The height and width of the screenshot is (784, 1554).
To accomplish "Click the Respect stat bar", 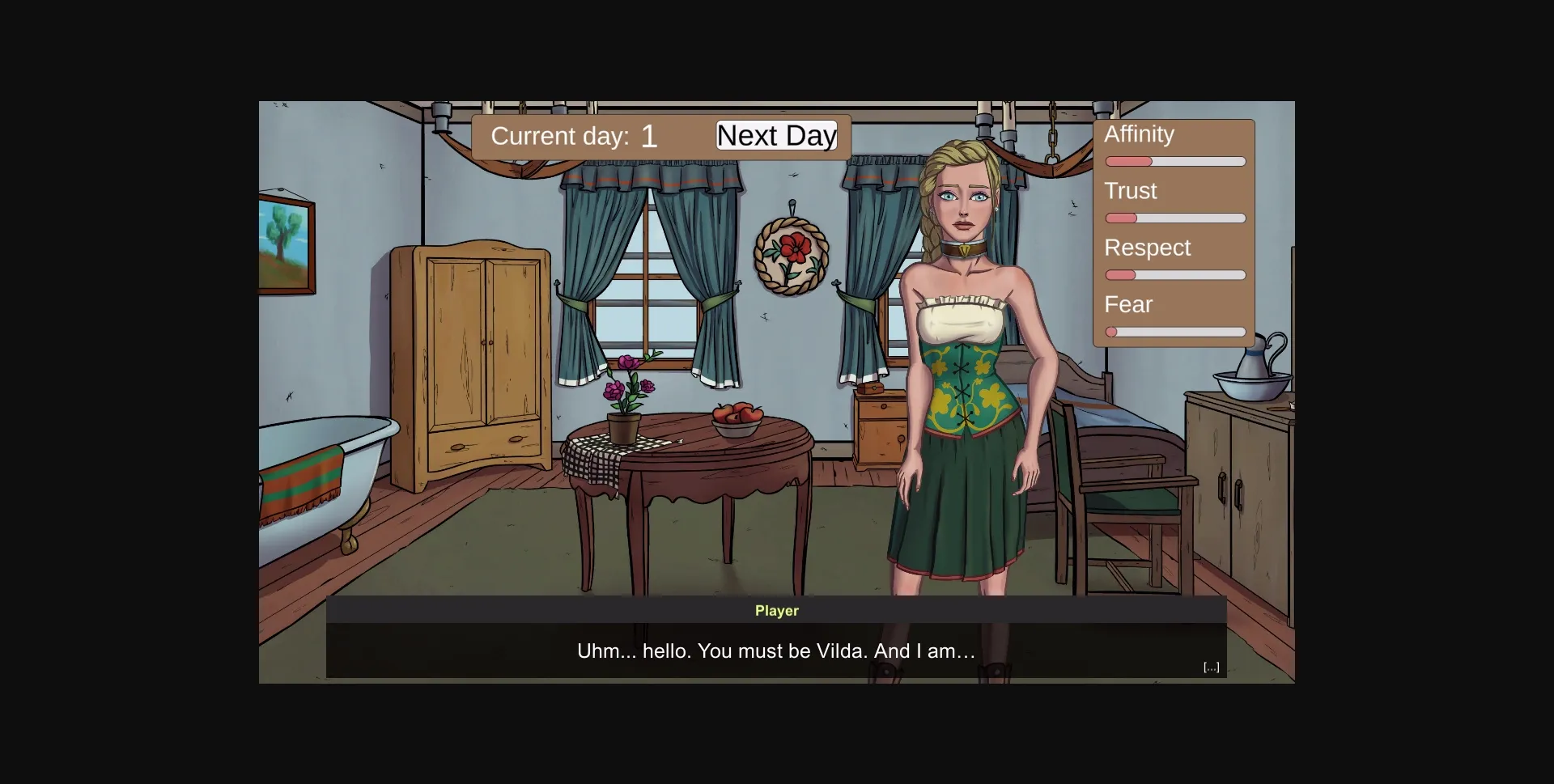I will (x=1174, y=274).
